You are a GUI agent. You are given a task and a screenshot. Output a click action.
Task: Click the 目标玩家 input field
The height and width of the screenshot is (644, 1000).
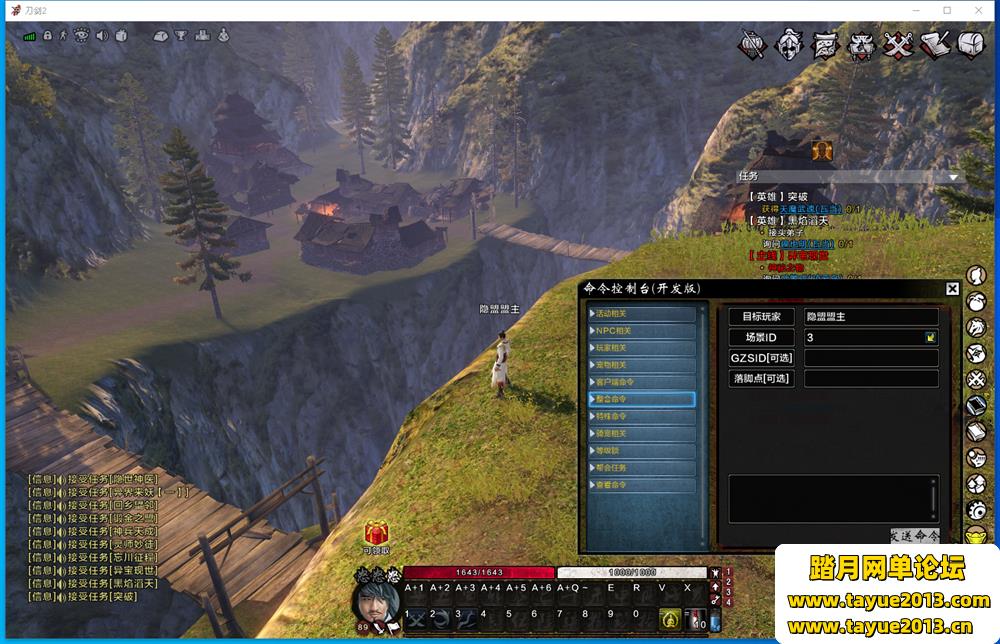871,317
